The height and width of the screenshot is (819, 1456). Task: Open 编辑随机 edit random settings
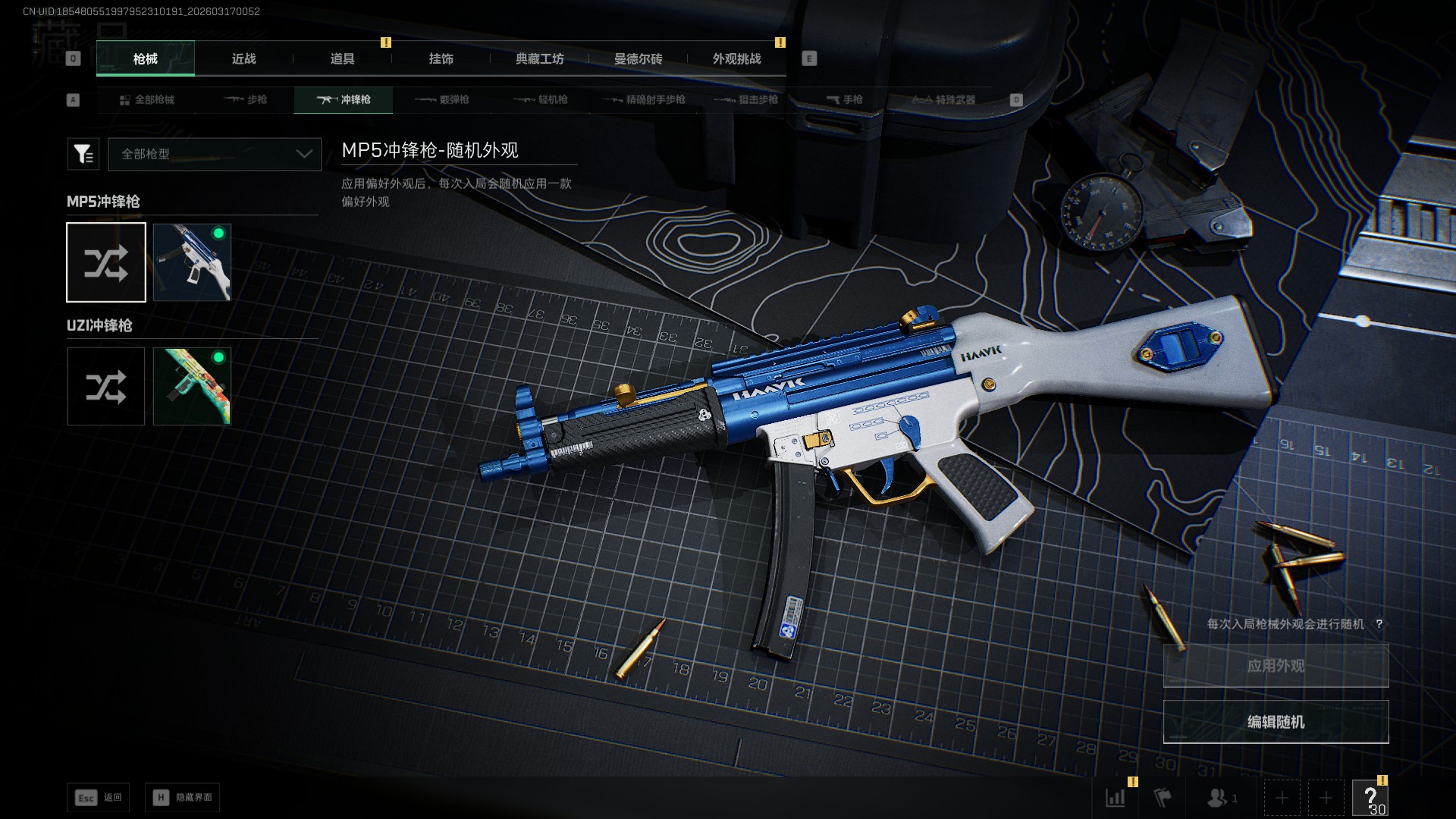(1276, 722)
